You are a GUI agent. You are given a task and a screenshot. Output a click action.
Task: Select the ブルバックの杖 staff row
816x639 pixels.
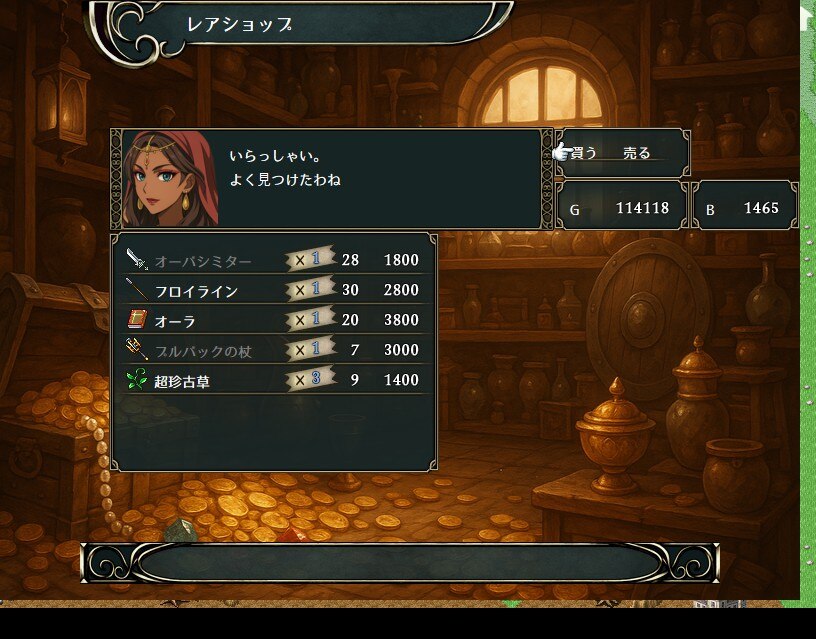click(x=273, y=351)
